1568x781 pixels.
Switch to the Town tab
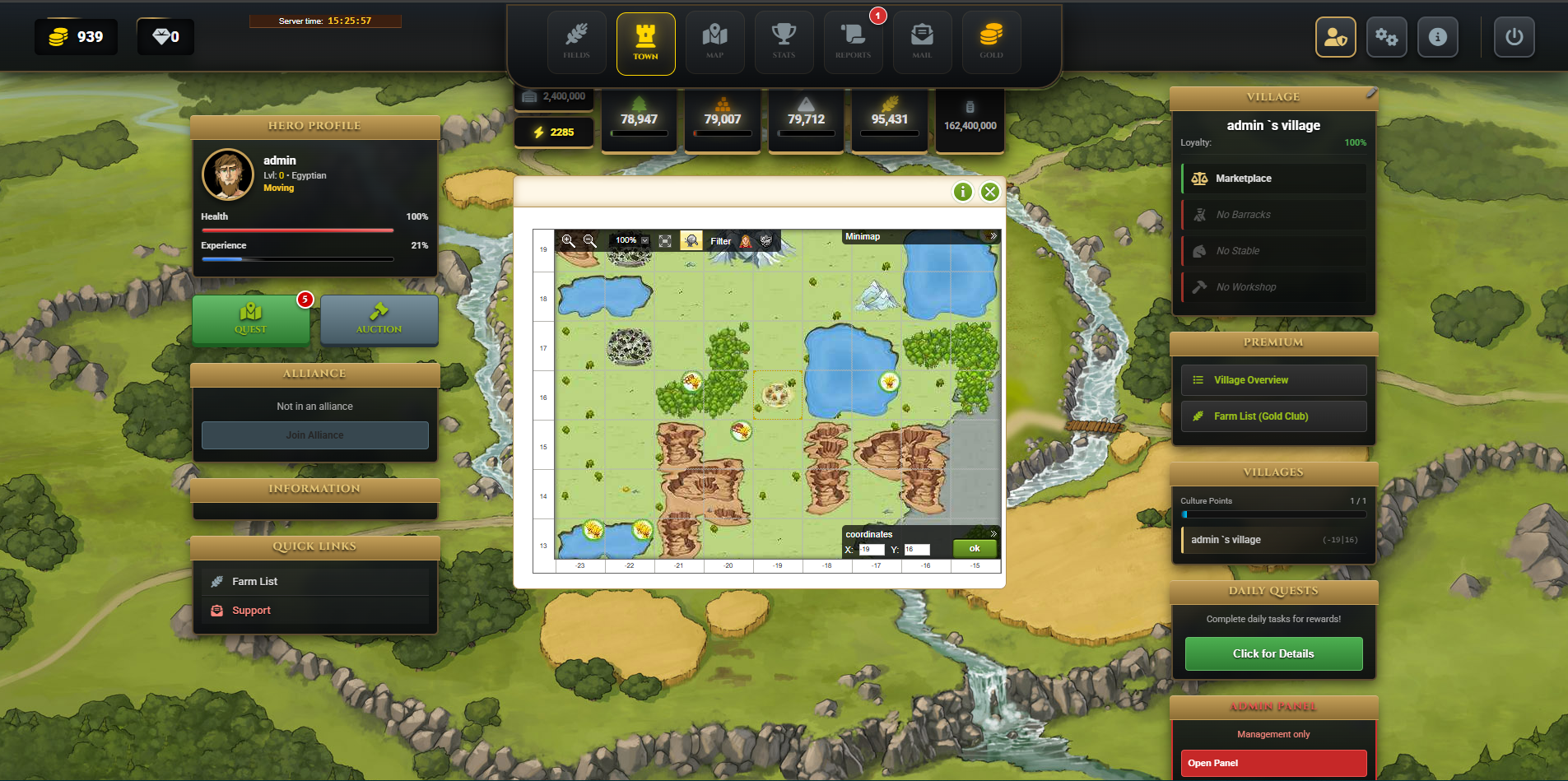[x=645, y=43]
